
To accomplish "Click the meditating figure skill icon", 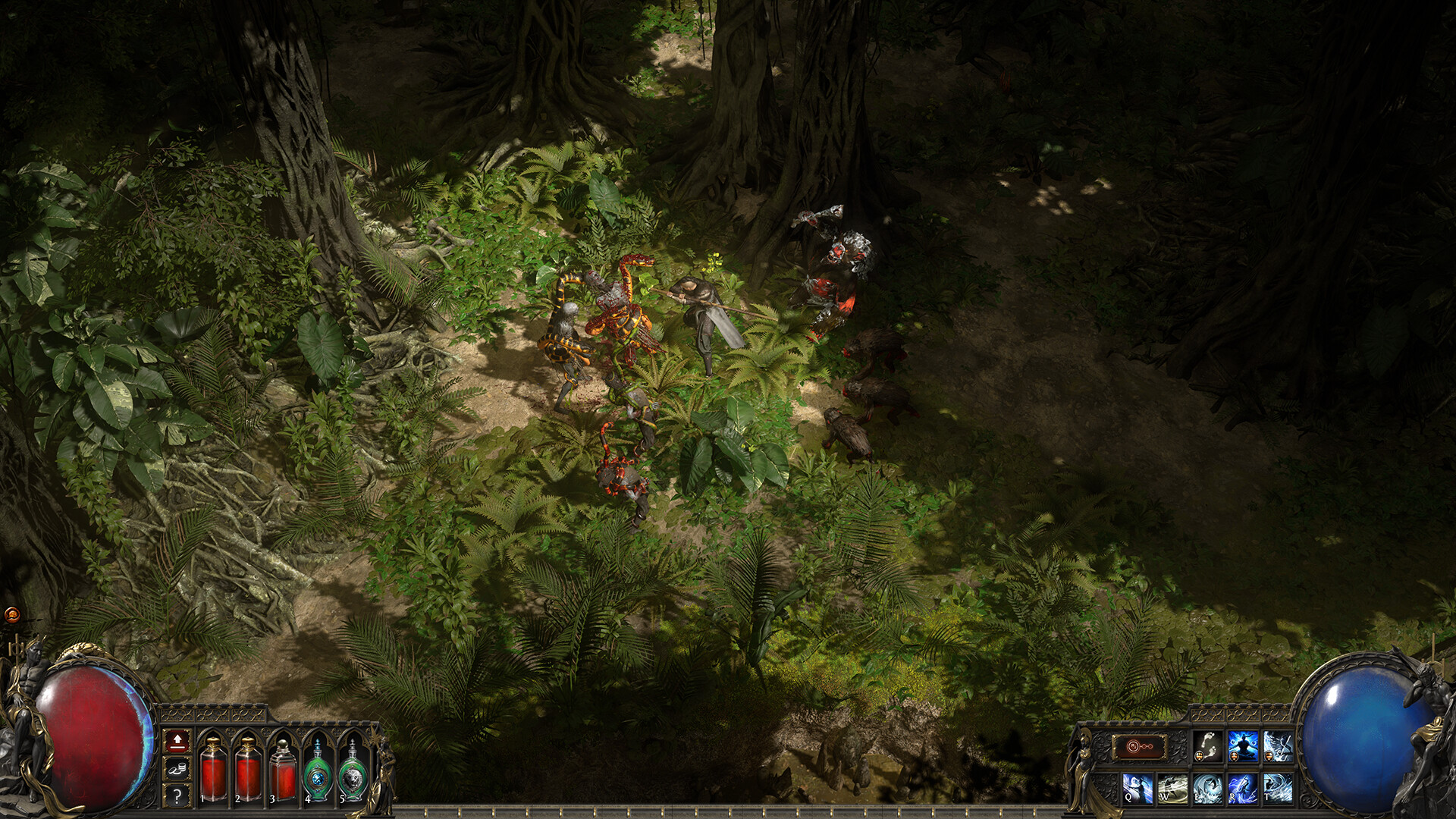I will (1242, 745).
